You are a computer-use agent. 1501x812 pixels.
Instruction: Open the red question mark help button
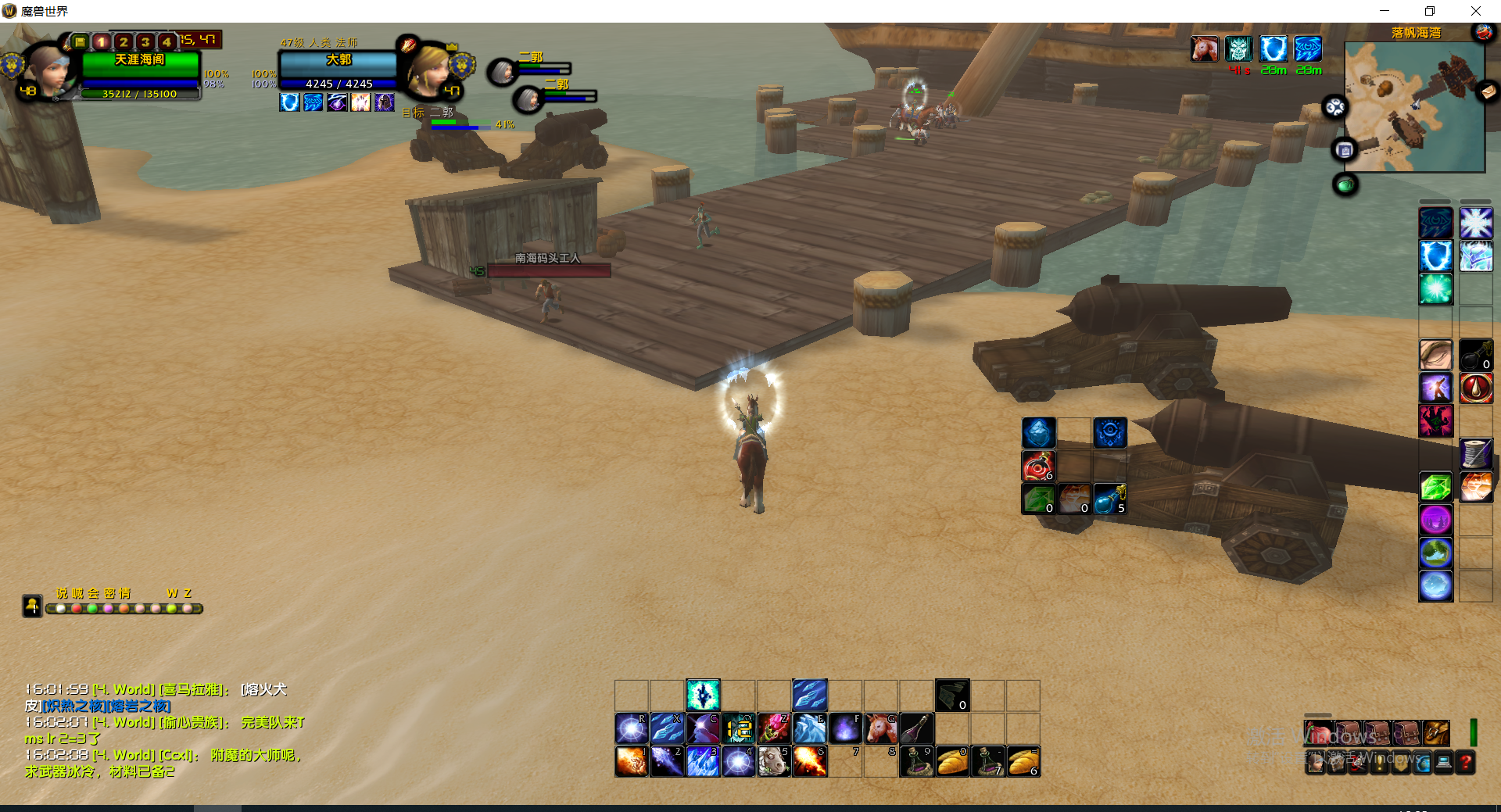click(1466, 762)
